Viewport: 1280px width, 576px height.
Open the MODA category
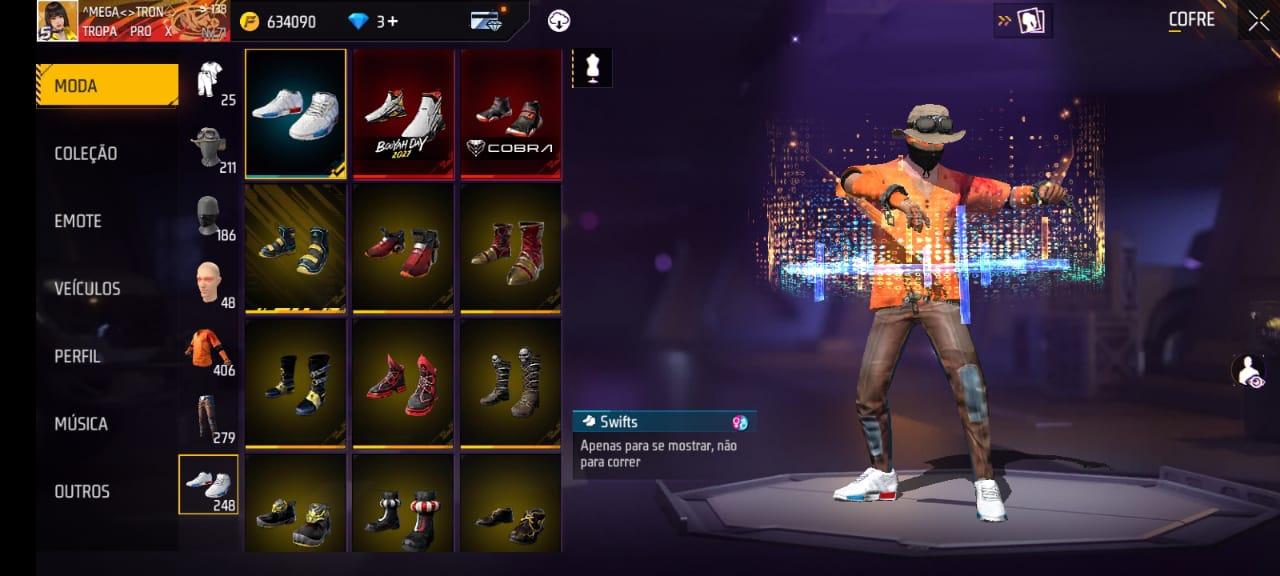(106, 86)
